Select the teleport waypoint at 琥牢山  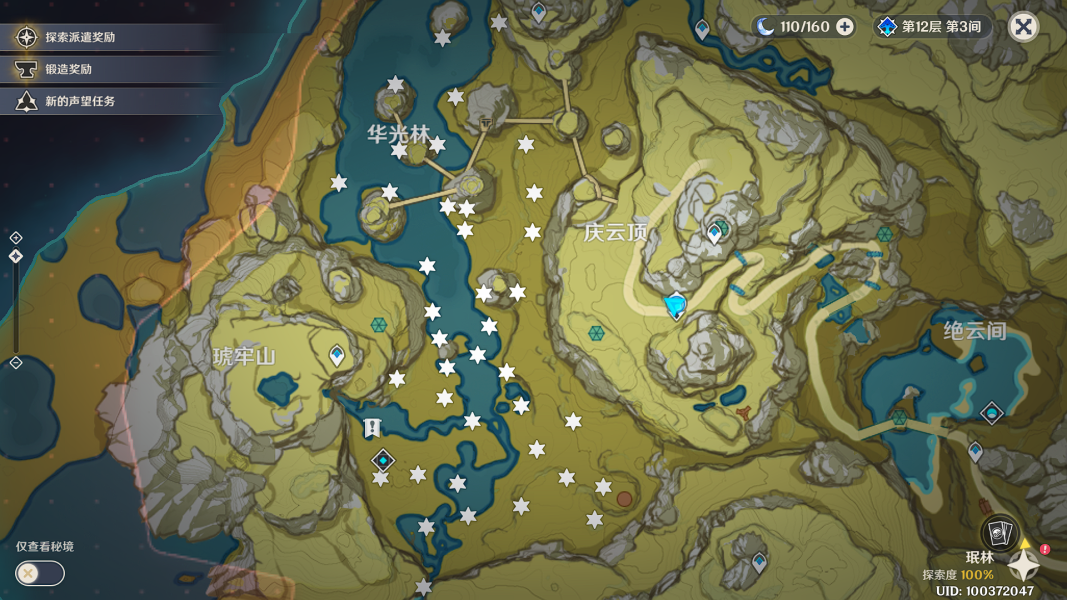pos(338,355)
